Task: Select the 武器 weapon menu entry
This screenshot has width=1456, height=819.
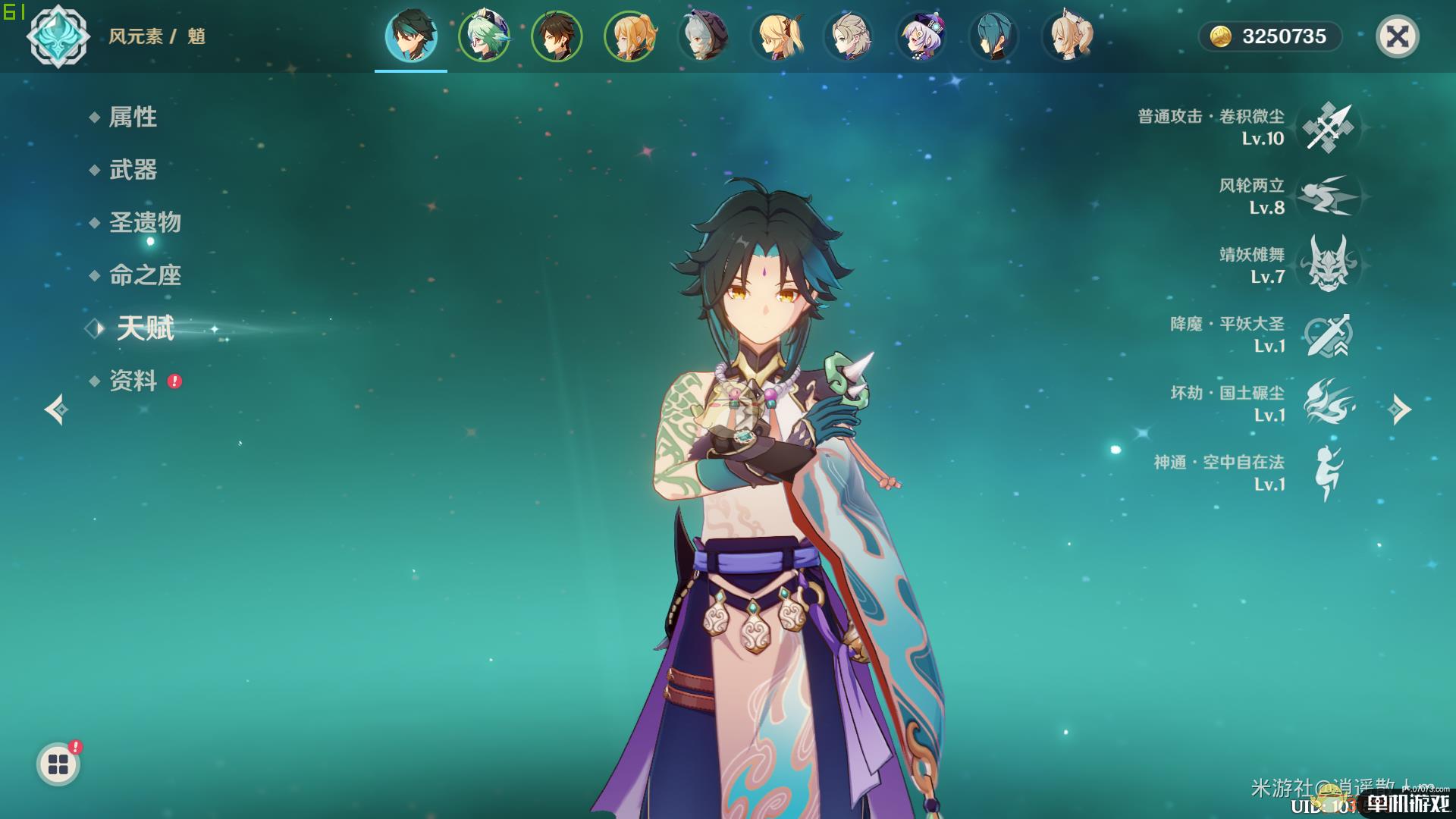Action: point(133,170)
